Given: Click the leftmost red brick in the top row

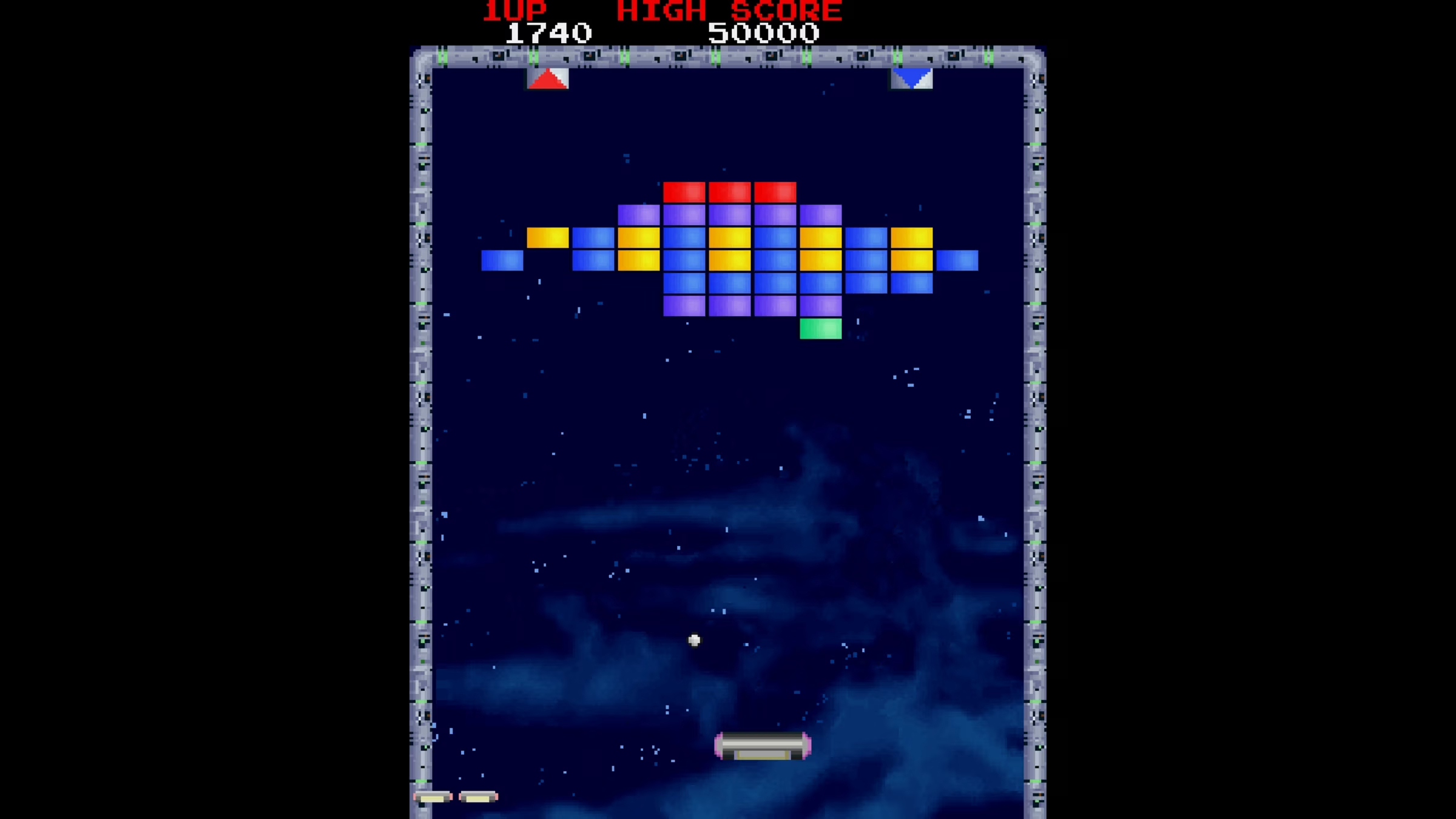Looking at the screenshot, I should [x=686, y=192].
